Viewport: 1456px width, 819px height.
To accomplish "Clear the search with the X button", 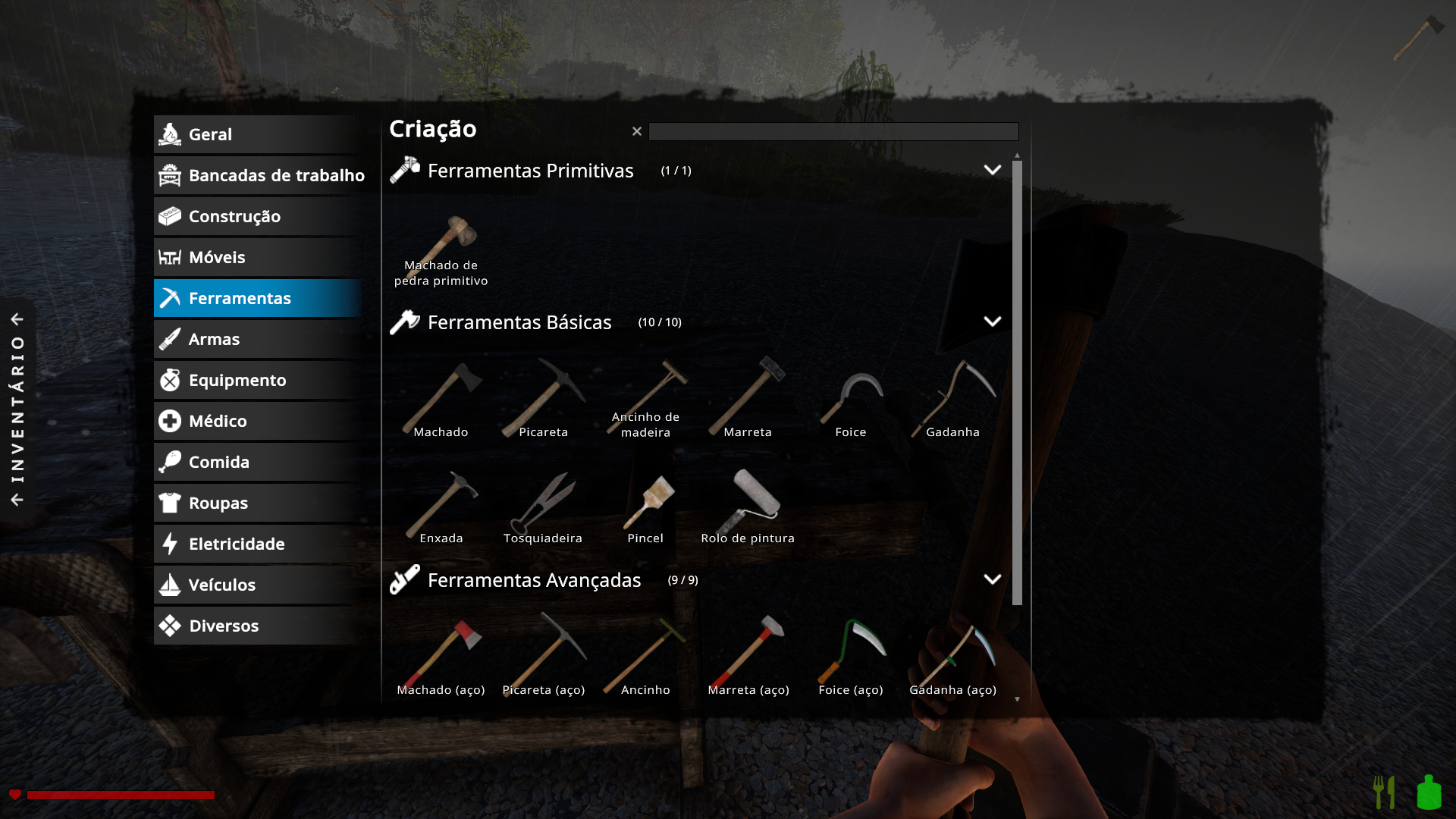I will 637,132.
